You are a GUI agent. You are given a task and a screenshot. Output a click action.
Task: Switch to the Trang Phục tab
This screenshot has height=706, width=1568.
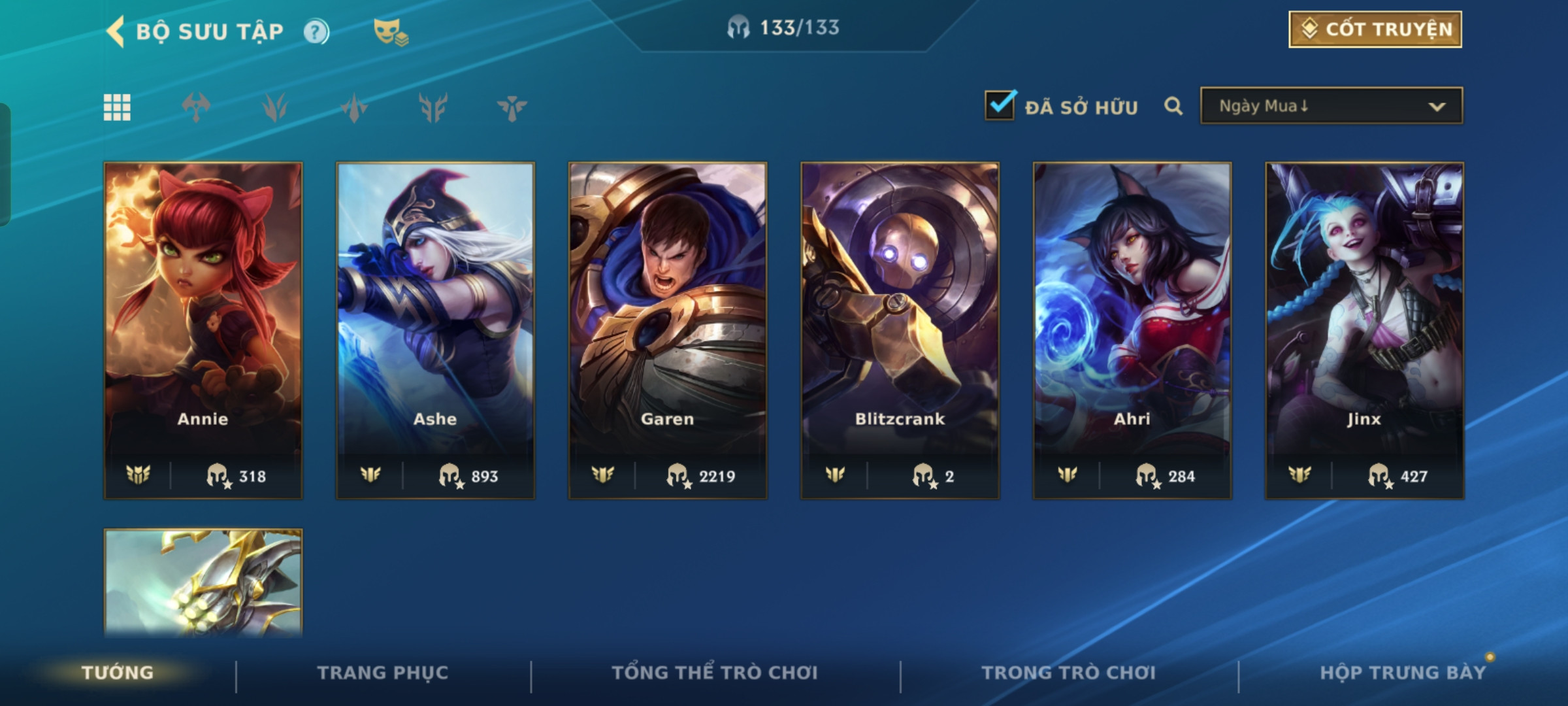coord(383,673)
